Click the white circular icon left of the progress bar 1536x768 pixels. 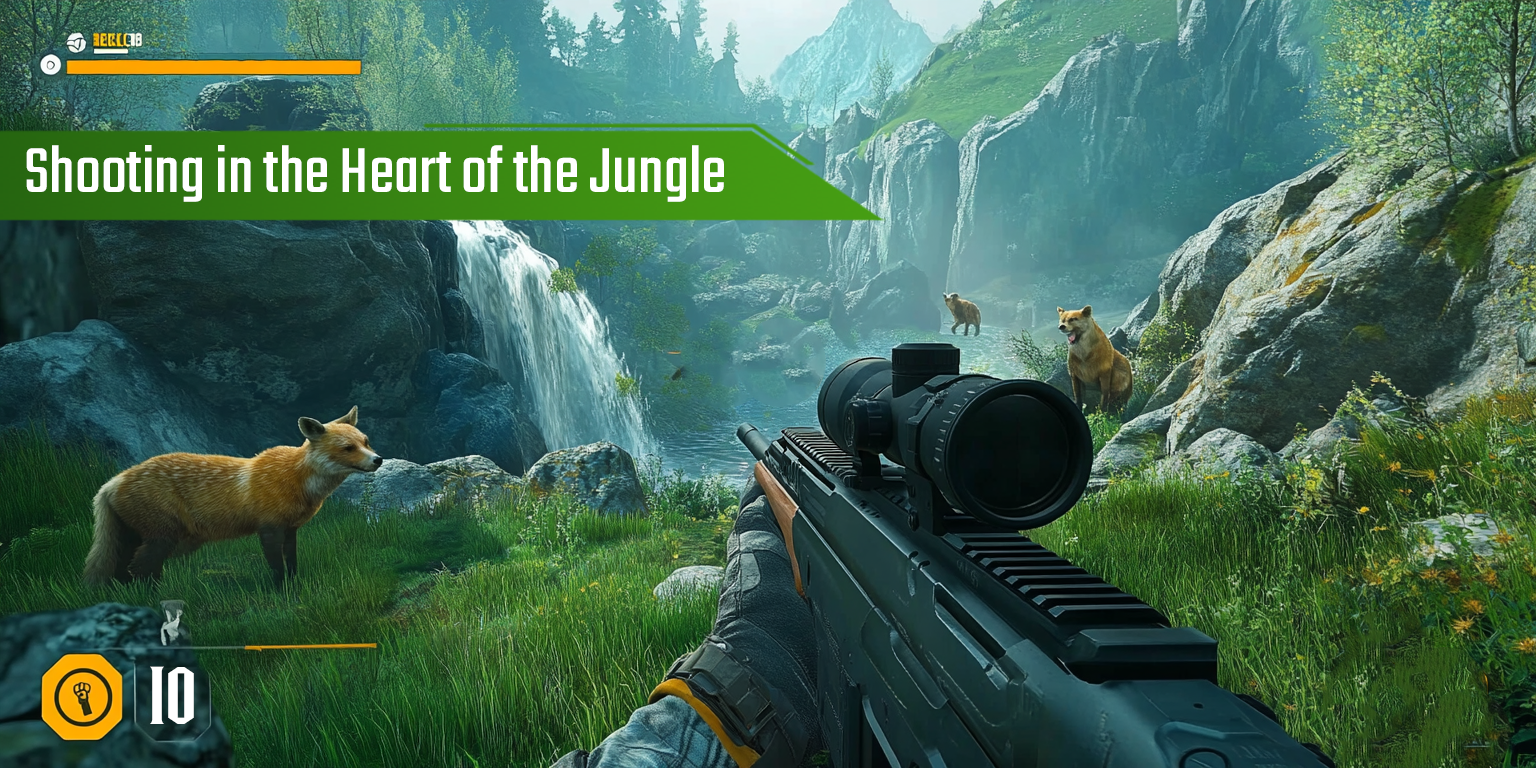49,67
